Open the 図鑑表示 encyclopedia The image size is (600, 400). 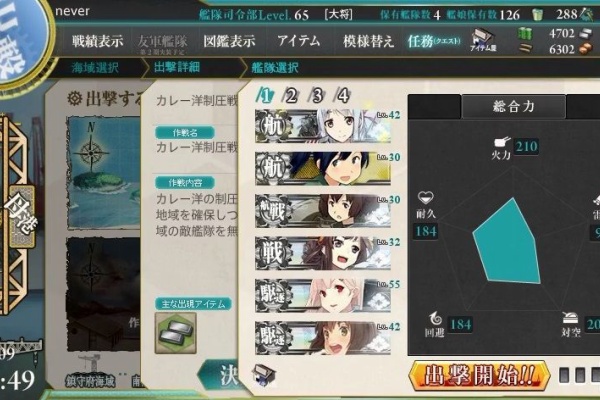click(229, 42)
